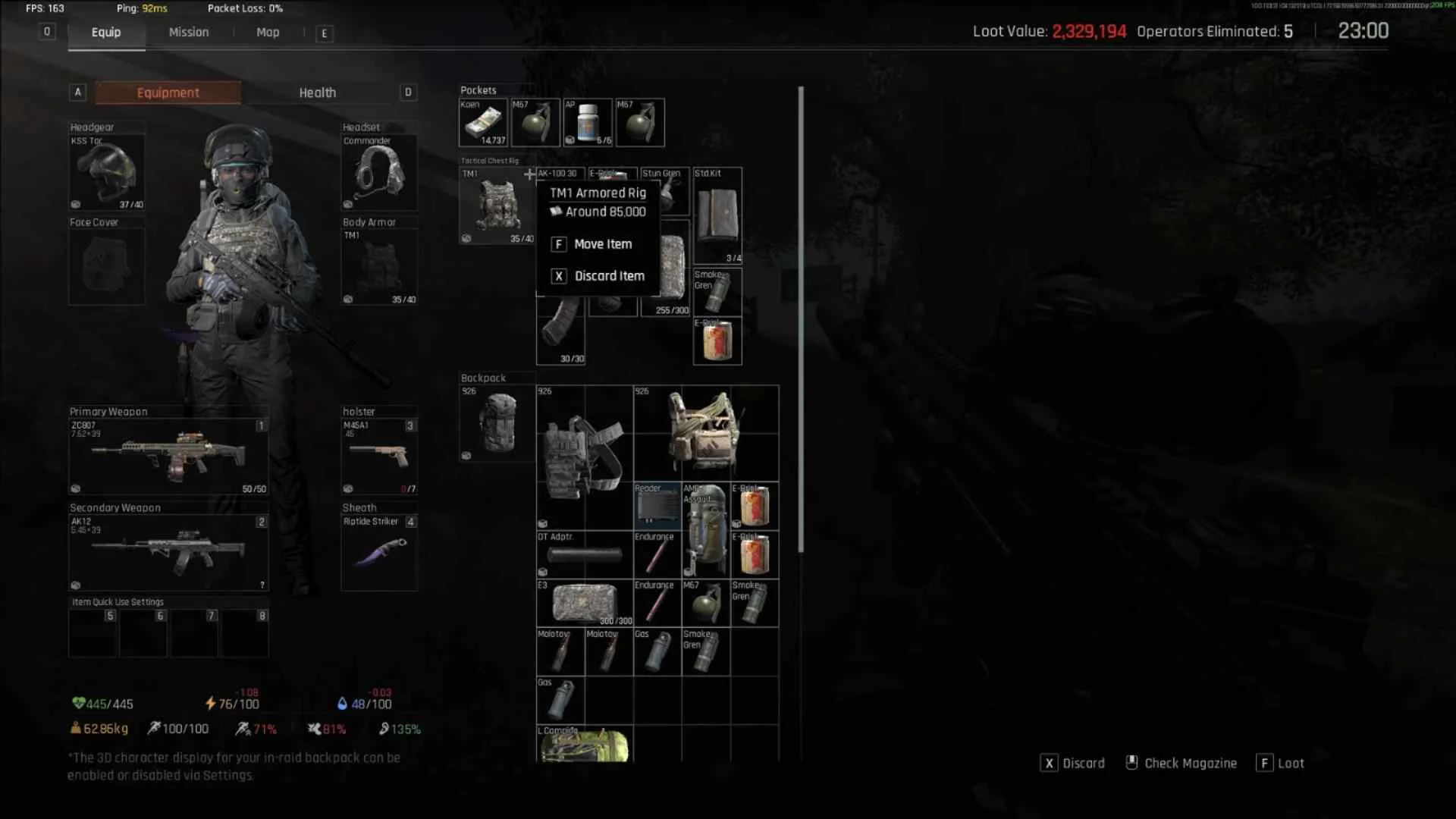Switch to the Mission tab

pyautogui.click(x=188, y=32)
